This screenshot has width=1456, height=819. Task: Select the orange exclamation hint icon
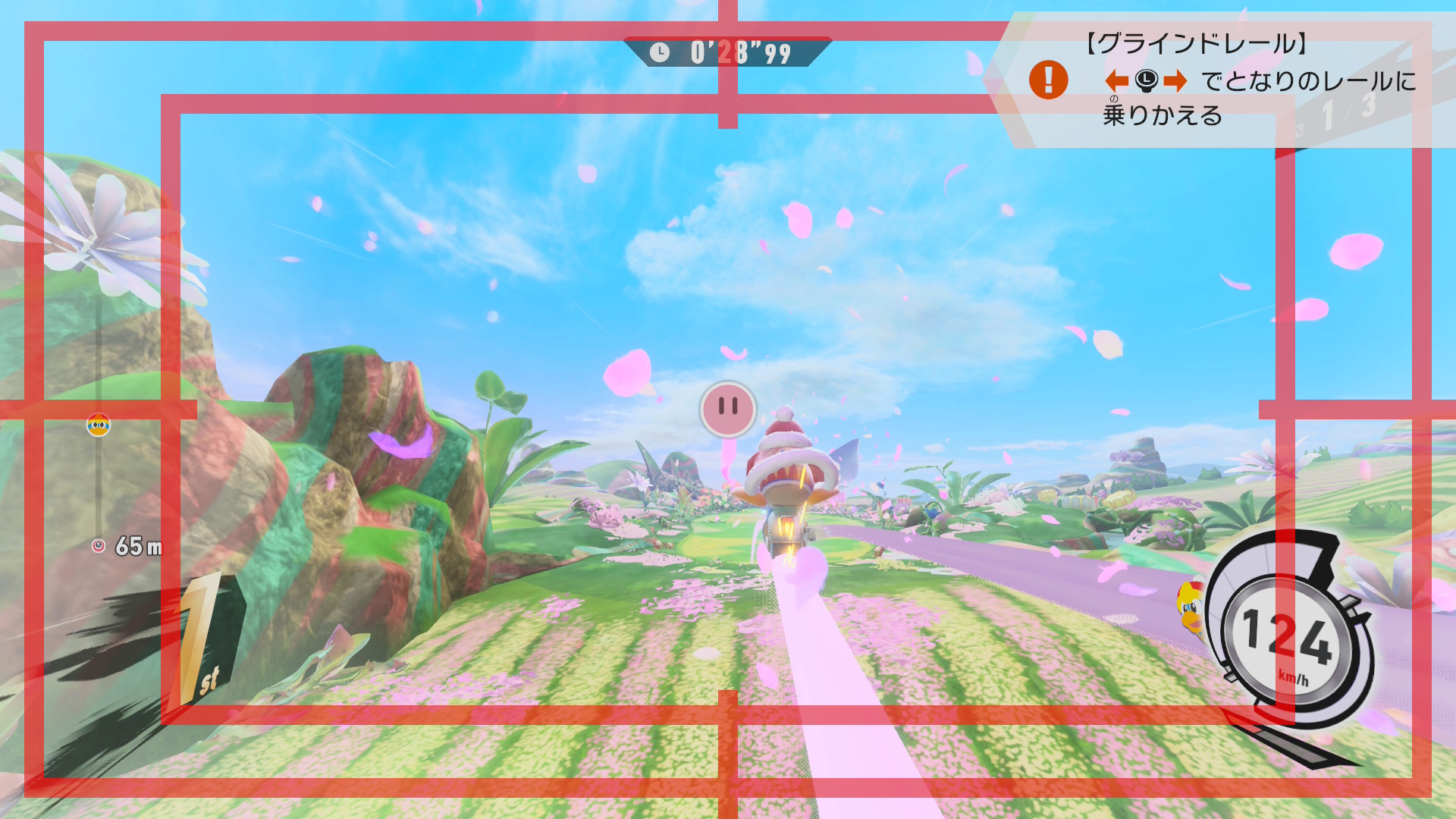1048,80
